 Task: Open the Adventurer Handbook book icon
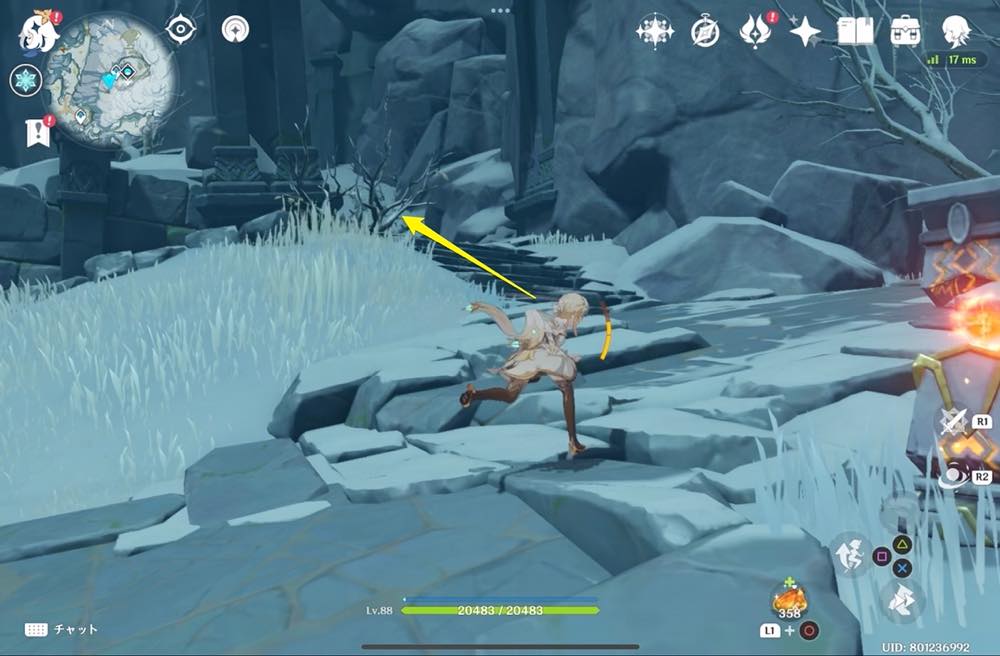point(855,31)
